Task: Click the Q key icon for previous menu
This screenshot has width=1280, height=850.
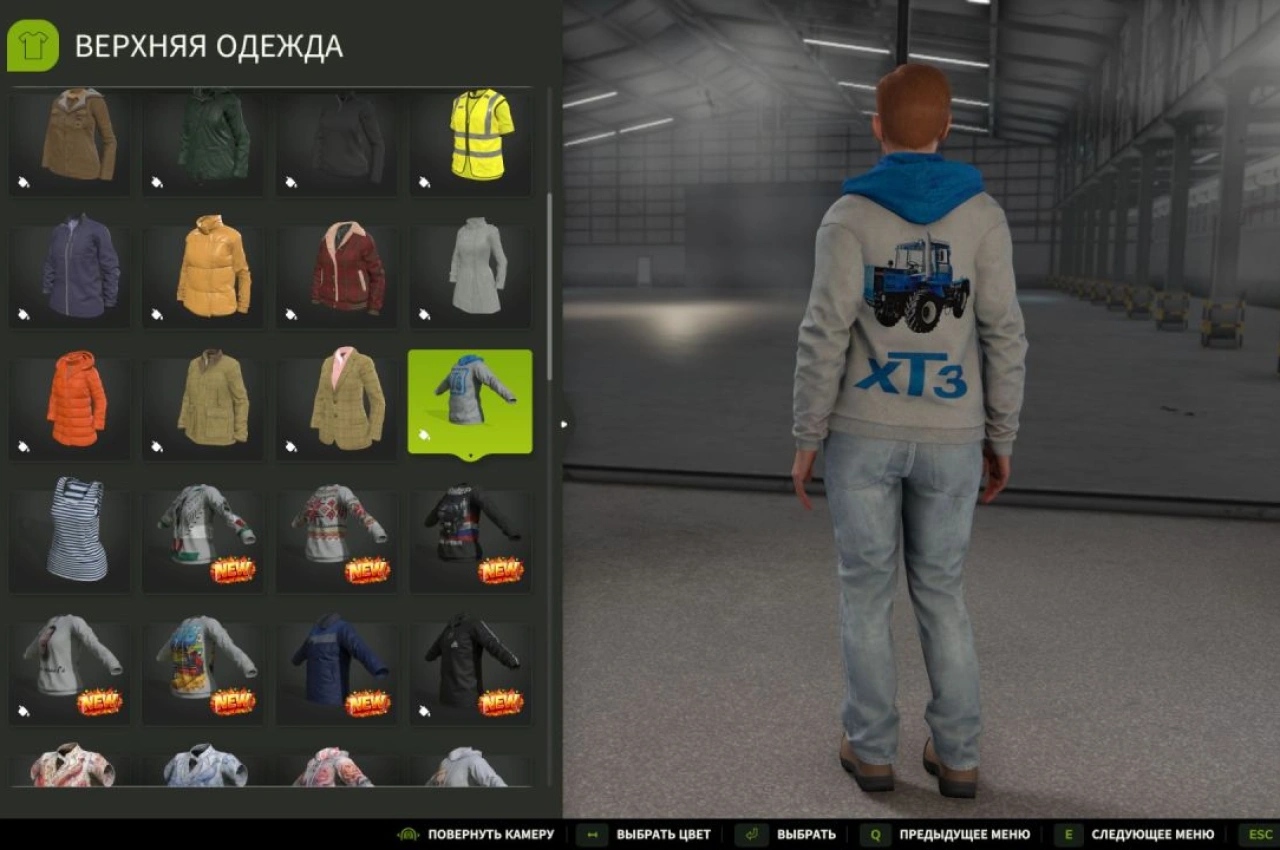Action: click(x=877, y=834)
